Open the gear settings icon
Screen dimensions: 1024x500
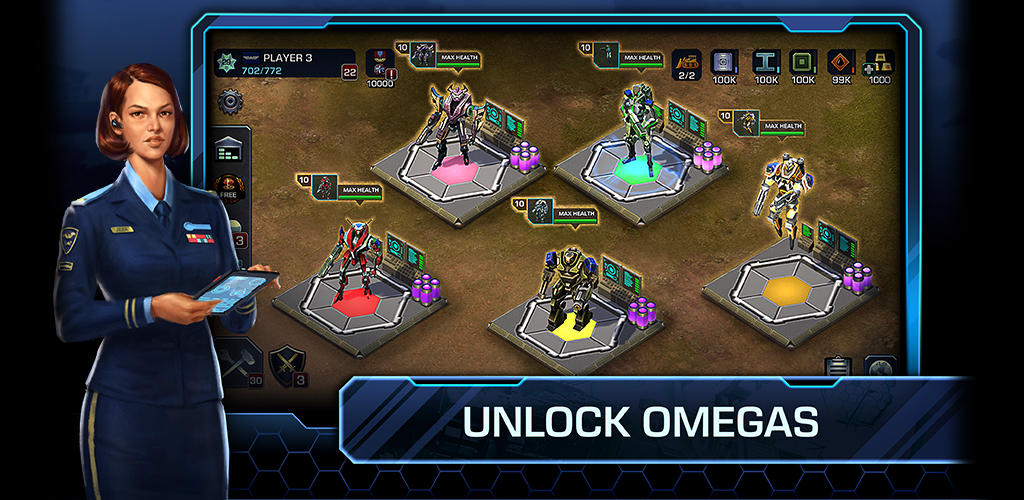coord(230,100)
